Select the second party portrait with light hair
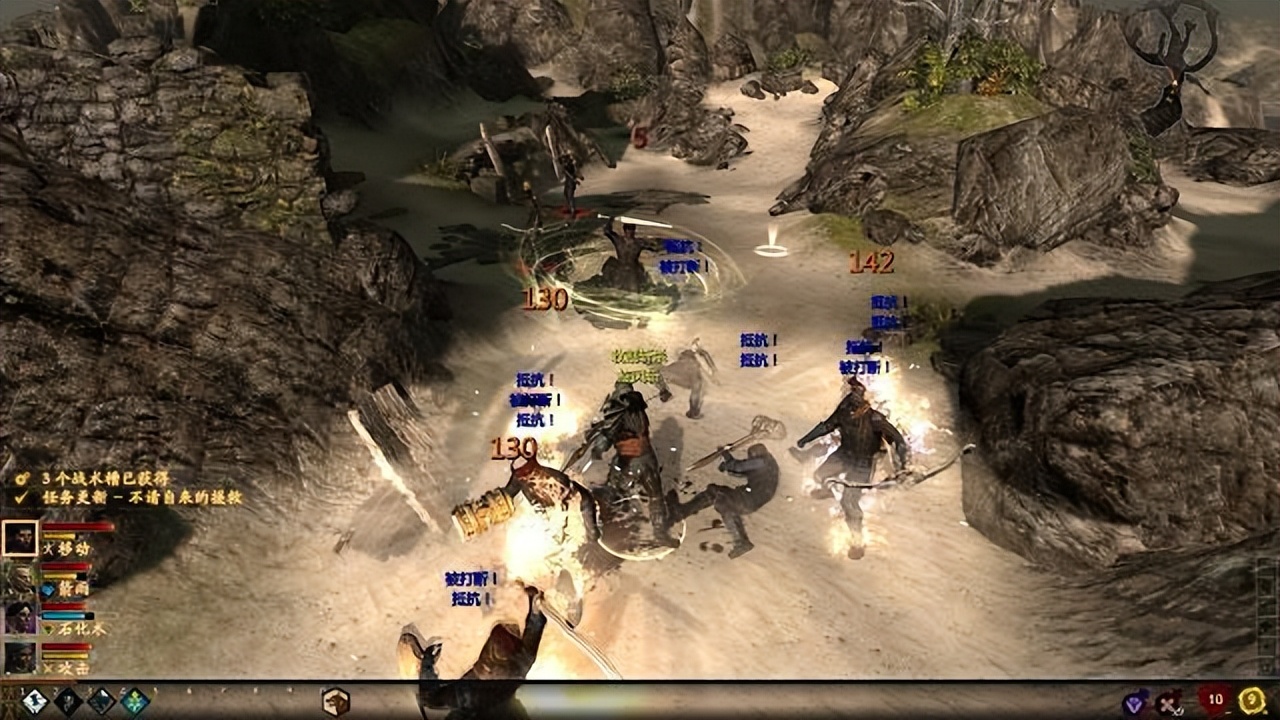This screenshot has height=720, width=1280. click(x=20, y=579)
